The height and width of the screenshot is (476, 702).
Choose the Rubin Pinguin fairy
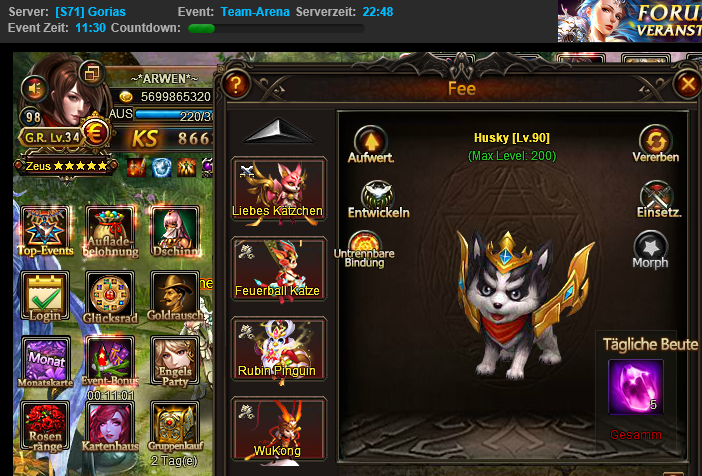click(279, 346)
